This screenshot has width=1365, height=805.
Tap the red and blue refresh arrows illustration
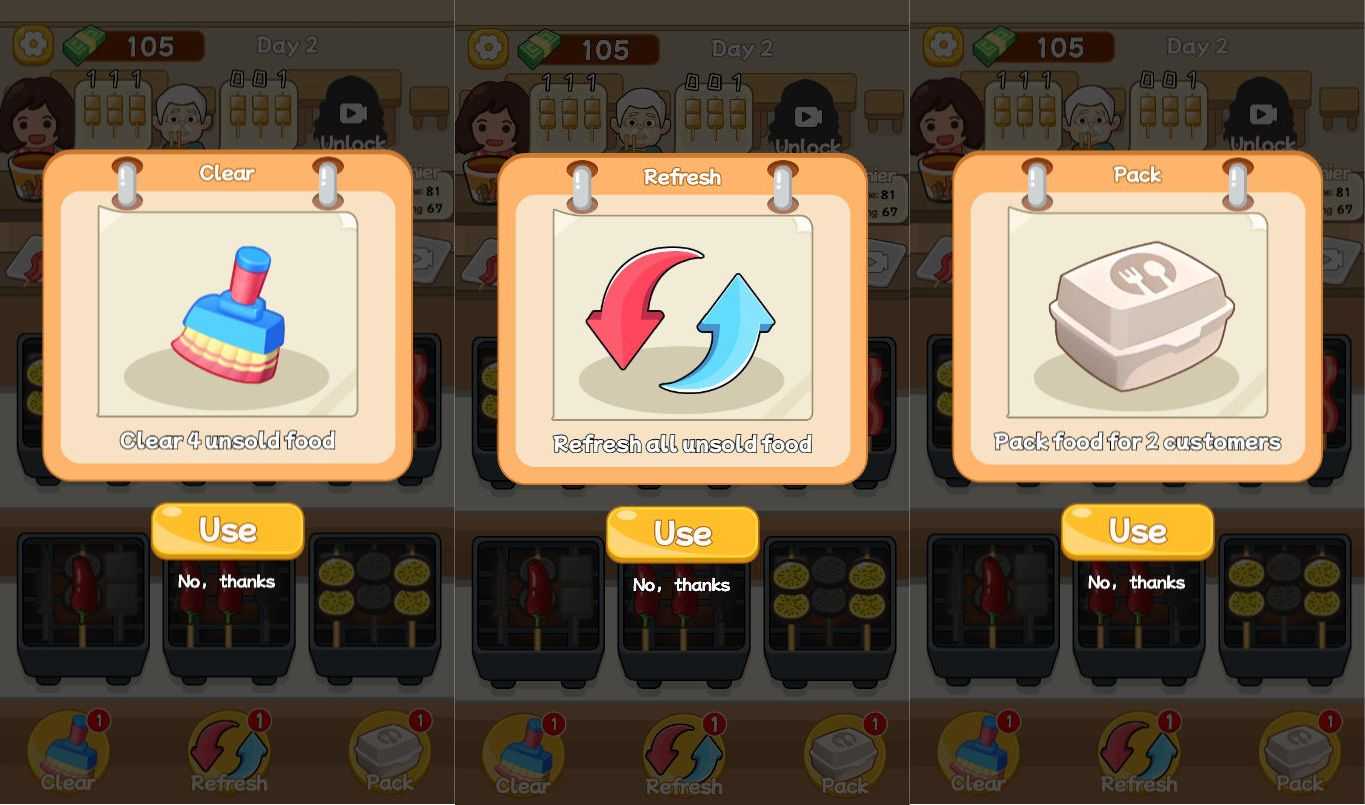(x=682, y=320)
